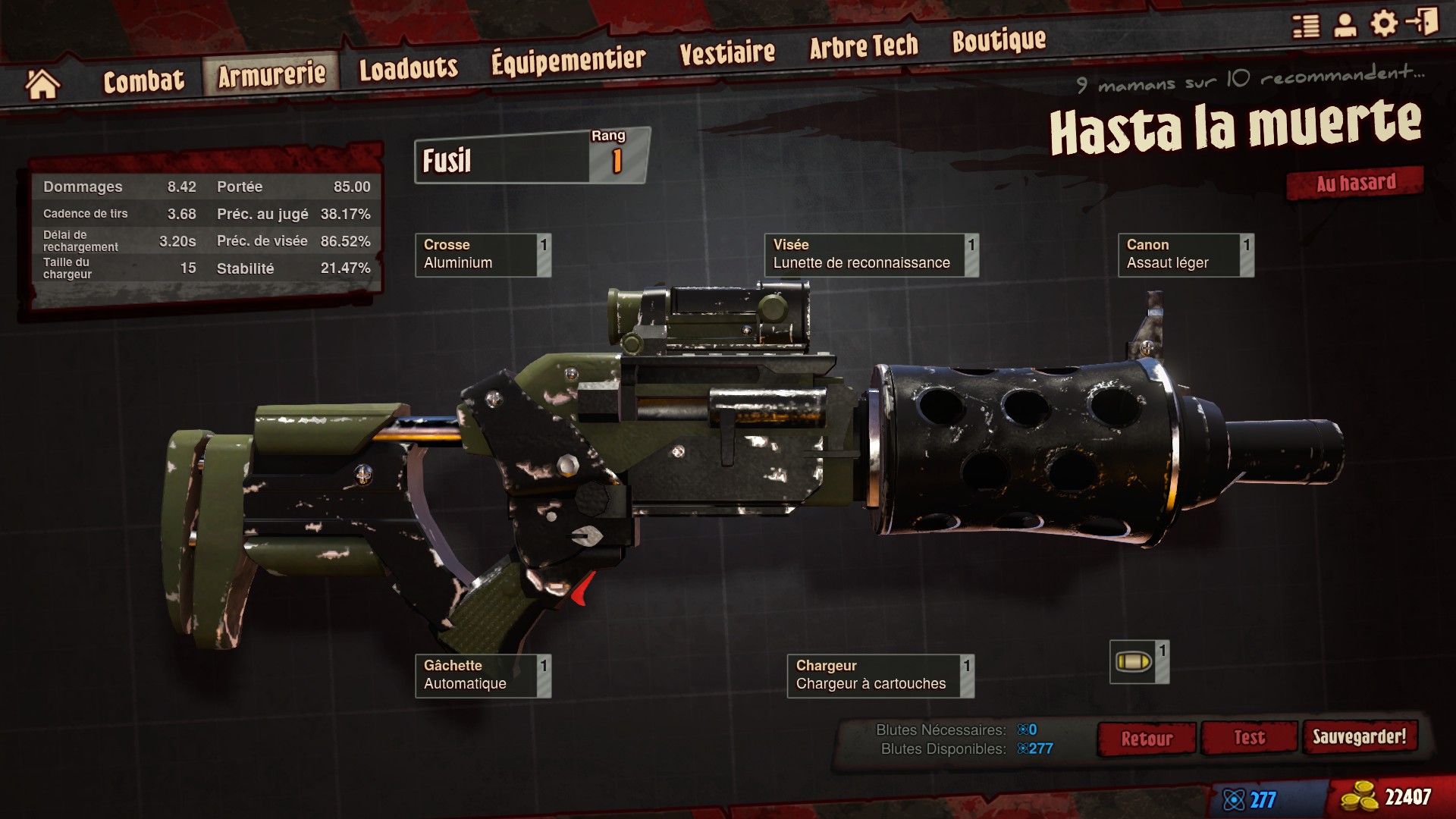
Task: Switch to the Loadouts tab
Action: (408, 69)
